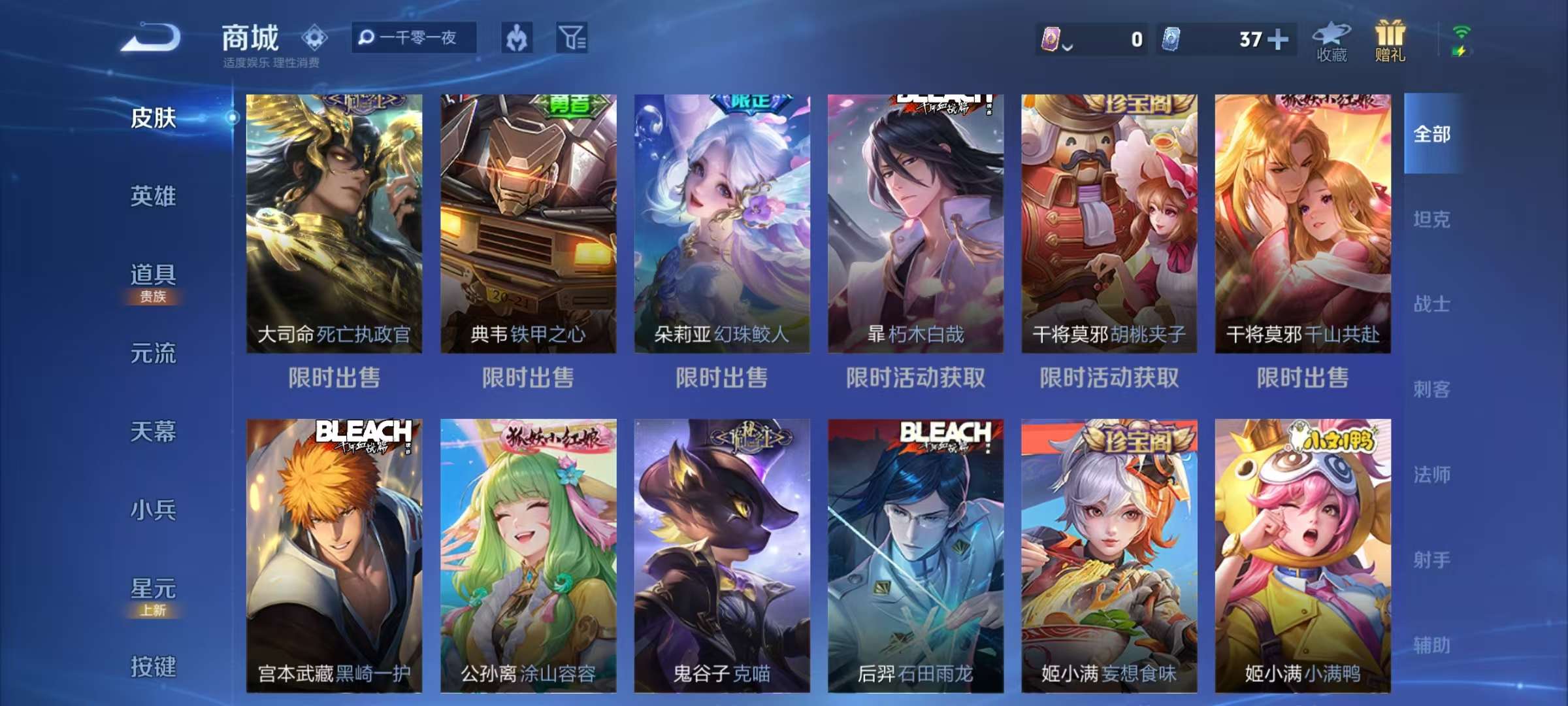Filter skins by 刺客 assassin class

[x=1431, y=390]
